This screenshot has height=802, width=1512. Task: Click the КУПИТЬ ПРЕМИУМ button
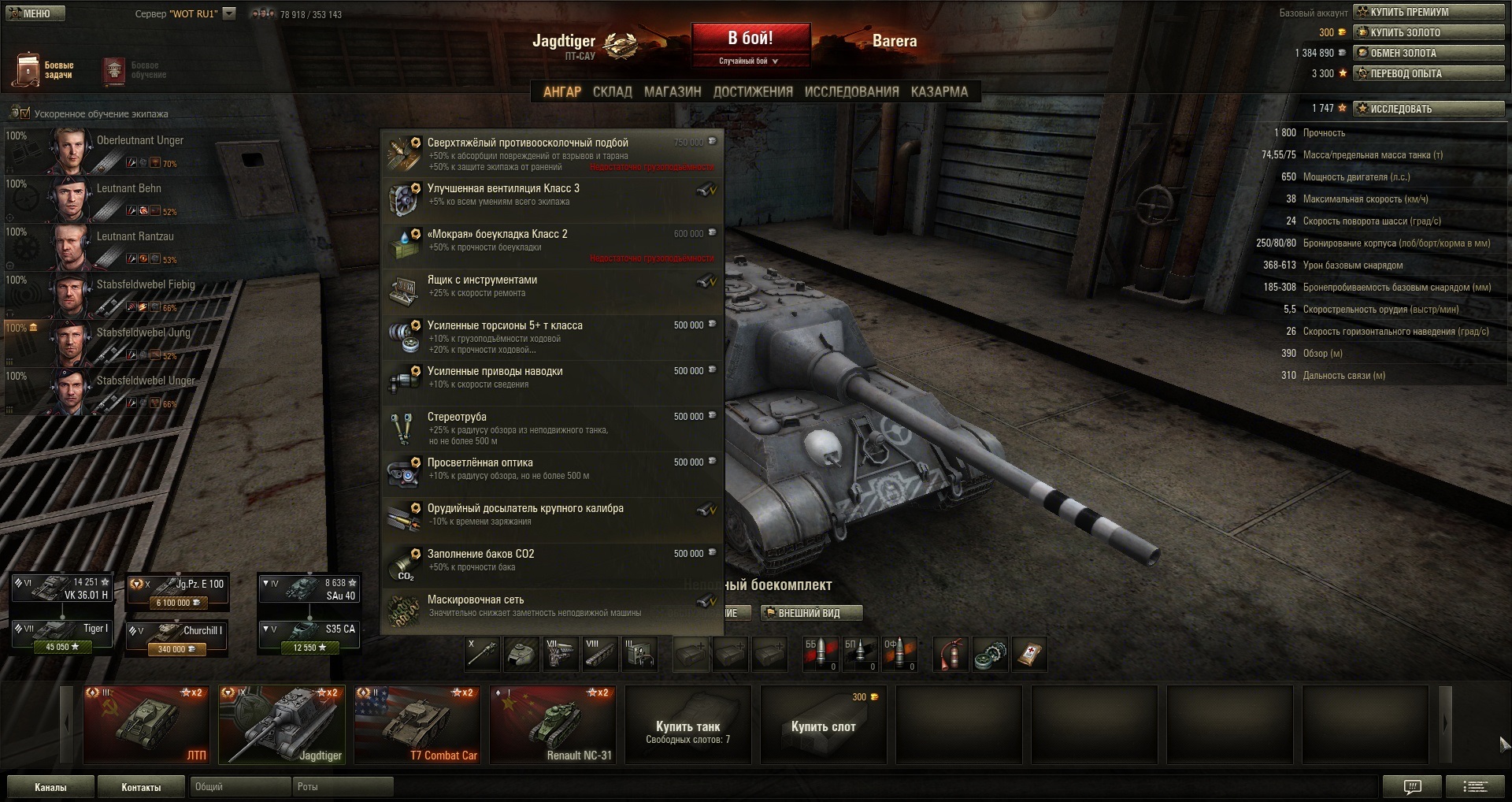click(1429, 12)
